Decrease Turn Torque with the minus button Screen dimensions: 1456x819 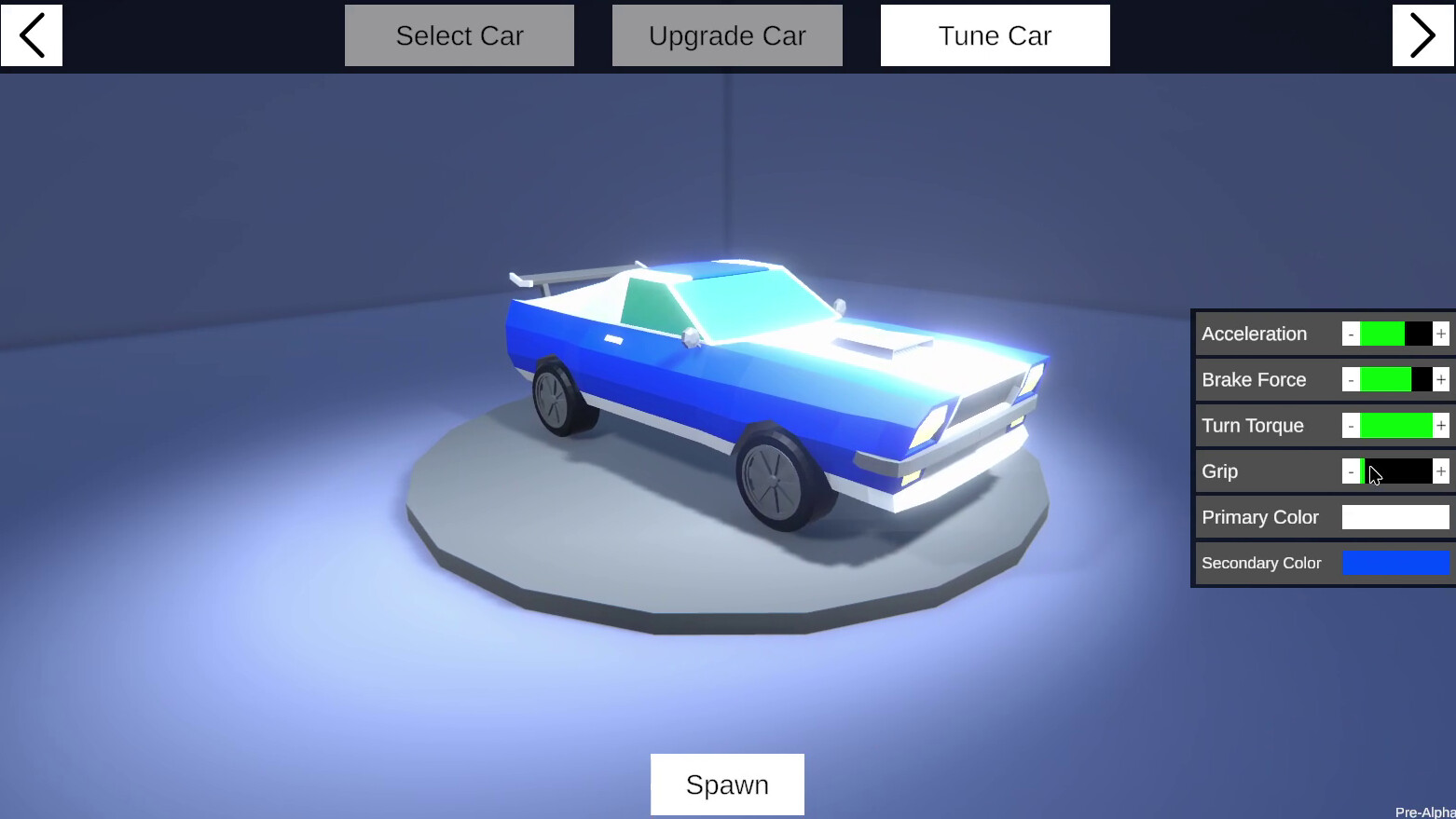pyautogui.click(x=1350, y=425)
